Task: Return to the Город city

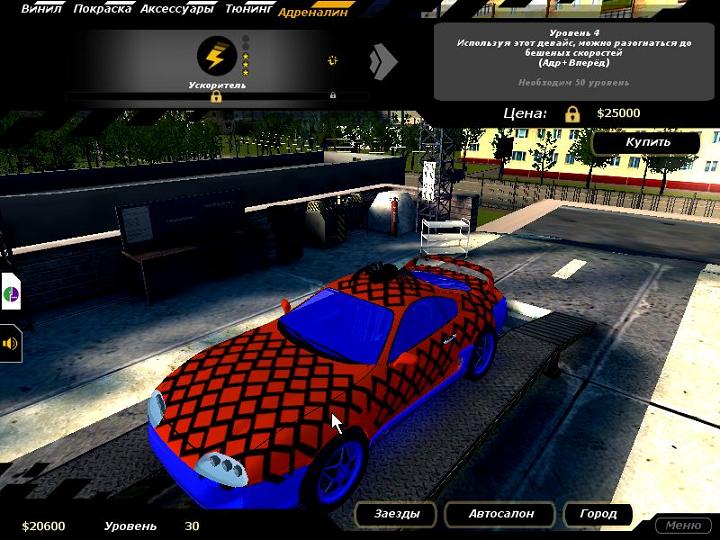Action: 598,514
